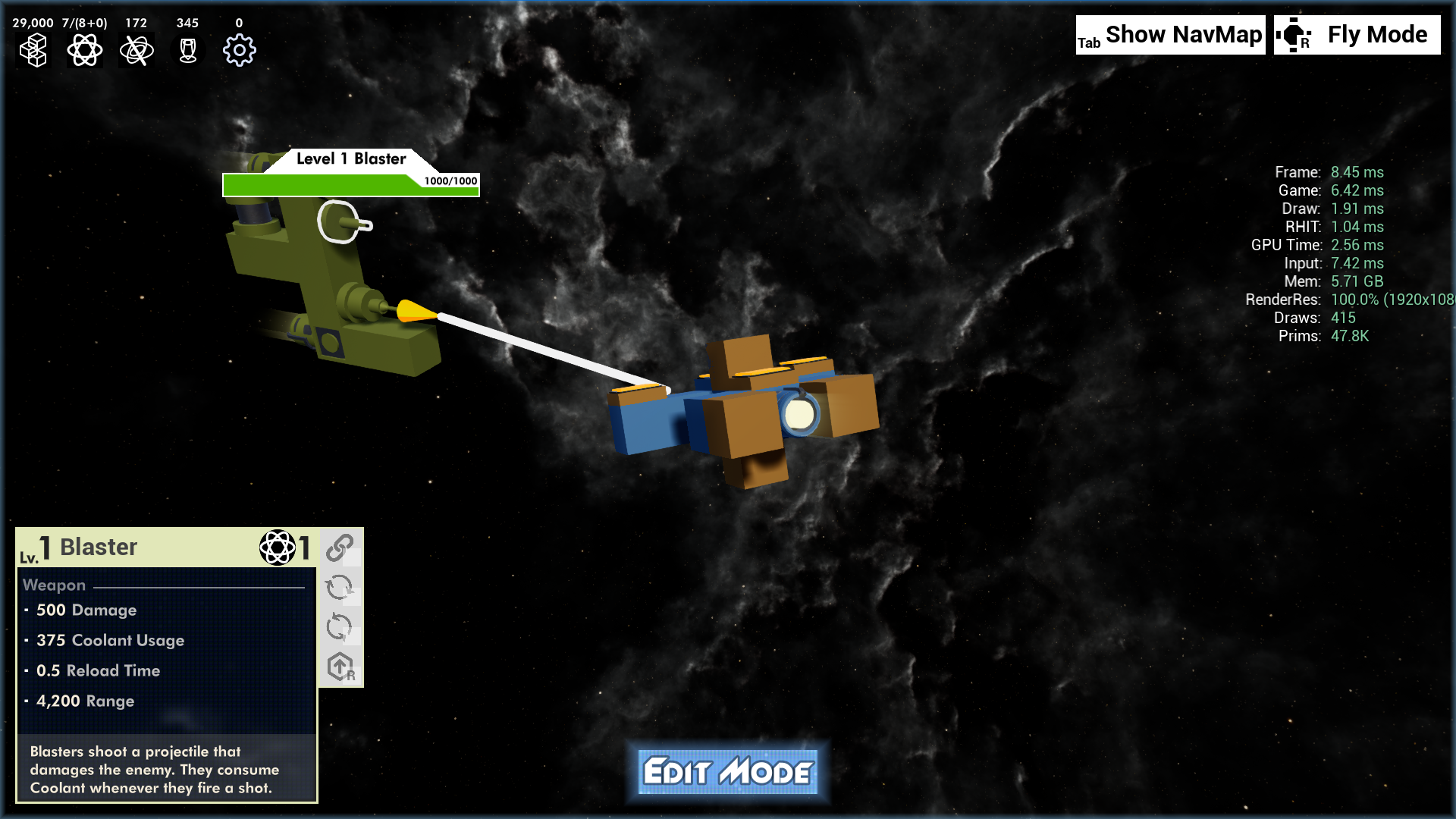Show the NavMap
The image size is (1456, 819).
point(1170,35)
